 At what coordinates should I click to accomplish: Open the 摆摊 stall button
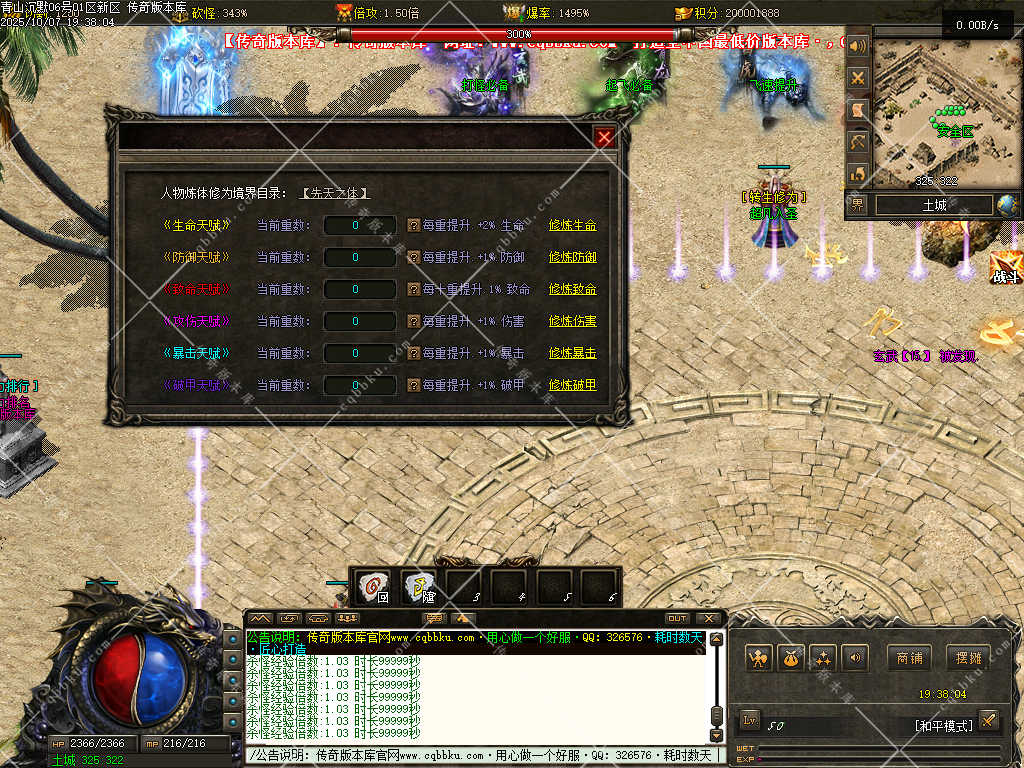(969, 658)
